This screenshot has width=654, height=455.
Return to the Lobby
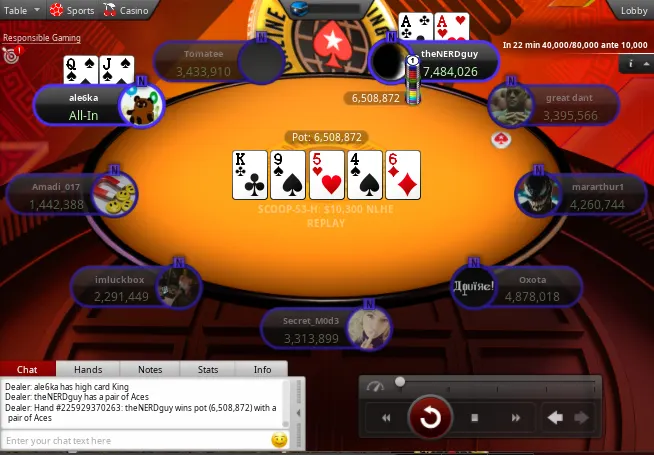[x=634, y=10]
